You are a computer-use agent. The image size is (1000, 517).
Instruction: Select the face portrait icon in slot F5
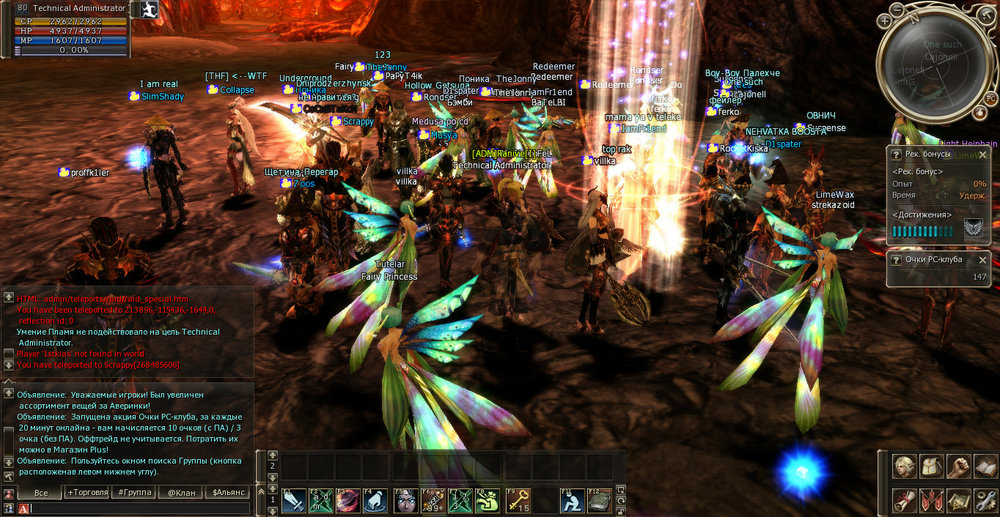point(405,499)
